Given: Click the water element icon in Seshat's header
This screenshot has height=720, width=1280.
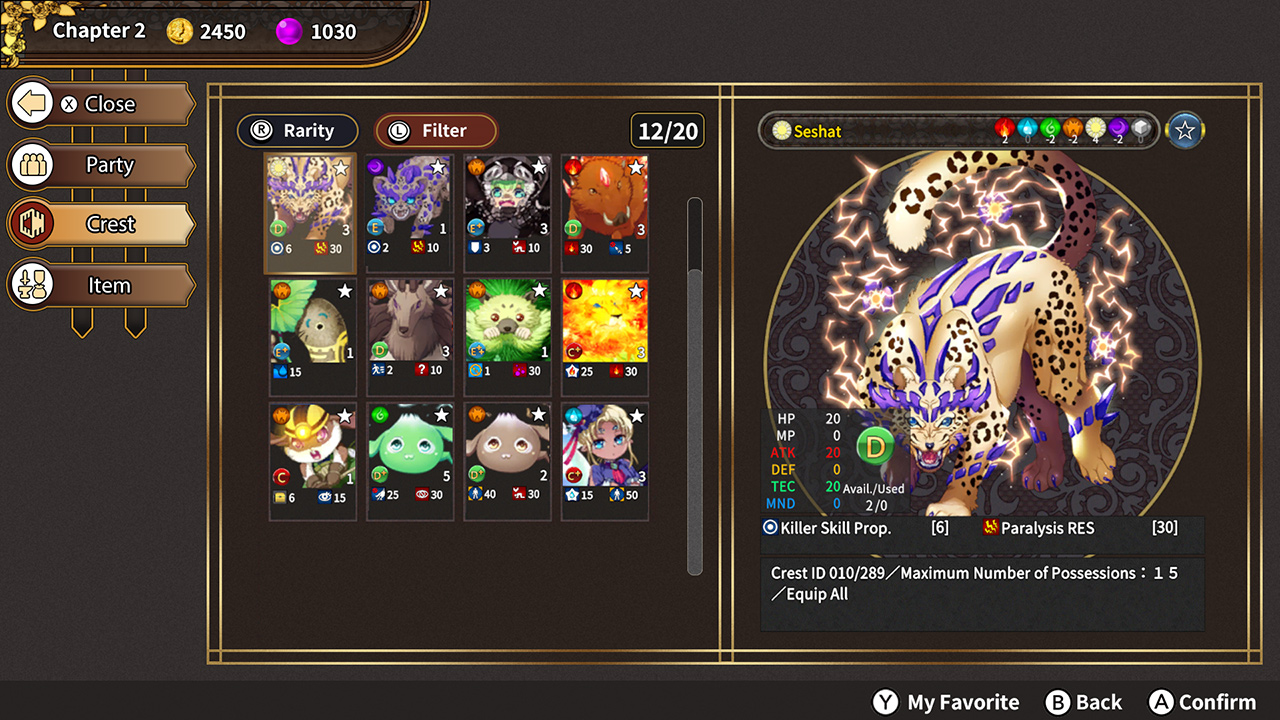Looking at the screenshot, I should tap(1027, 127).
